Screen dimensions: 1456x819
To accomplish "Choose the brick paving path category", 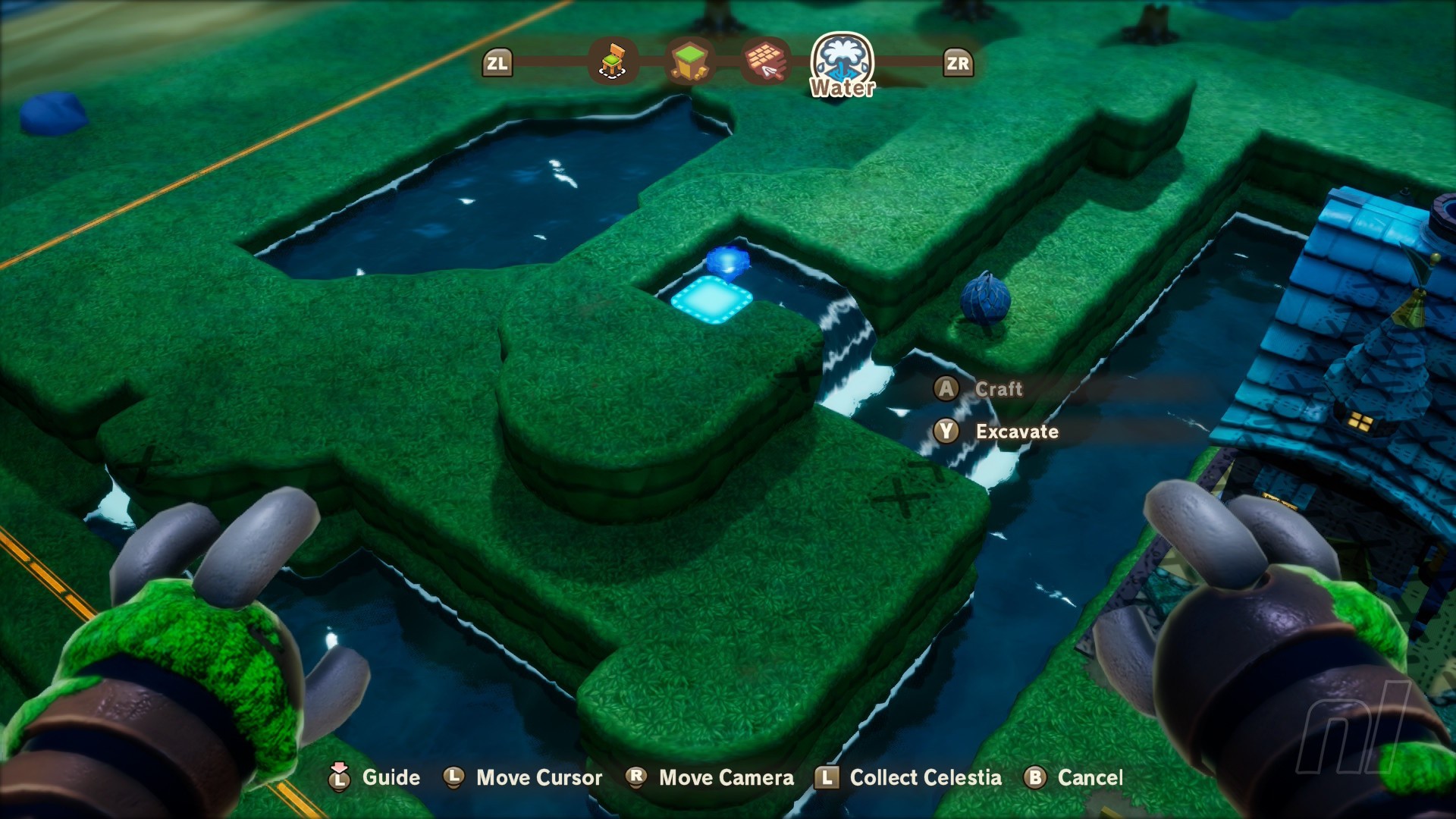I will pos(766,61).
